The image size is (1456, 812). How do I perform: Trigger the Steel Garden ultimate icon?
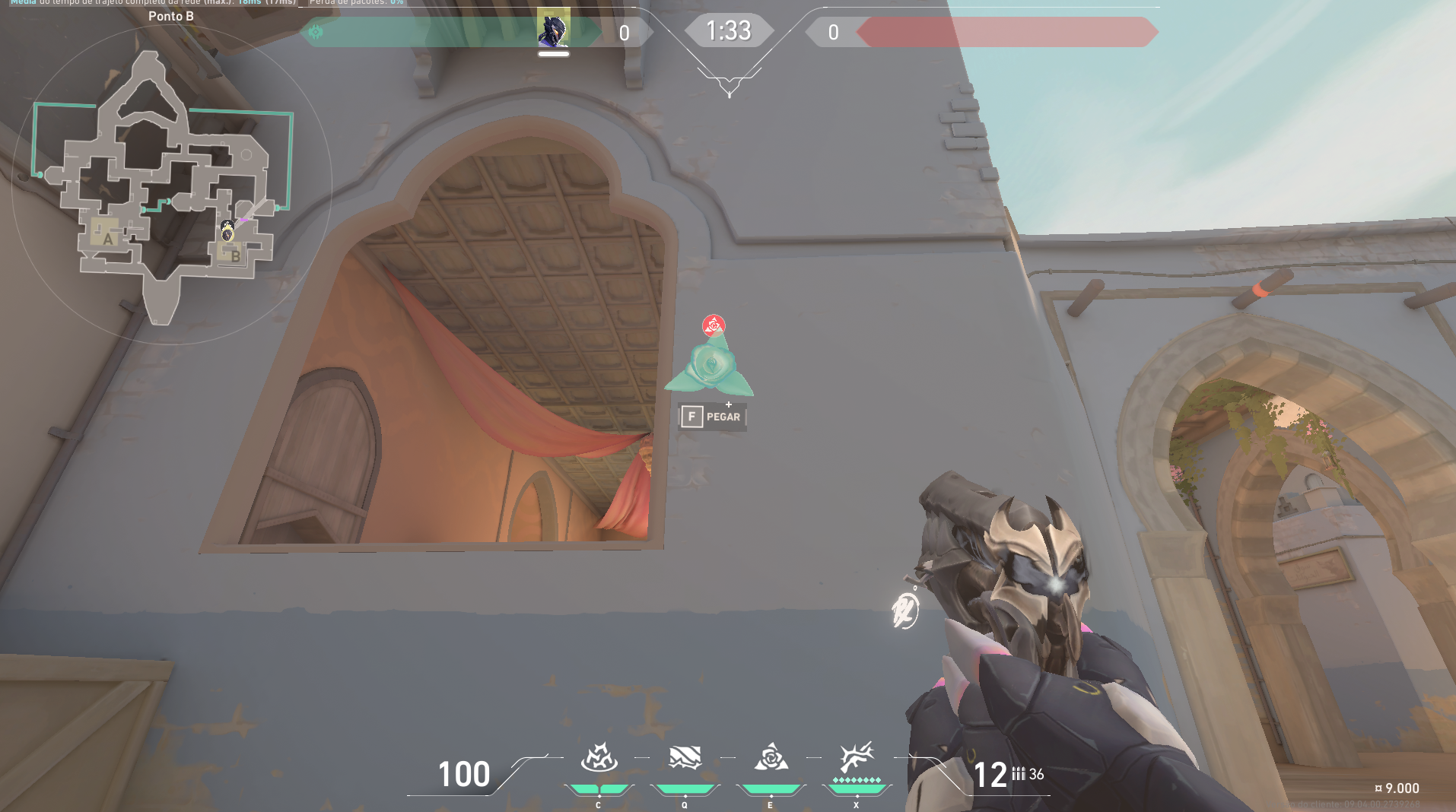pos(857,758)
